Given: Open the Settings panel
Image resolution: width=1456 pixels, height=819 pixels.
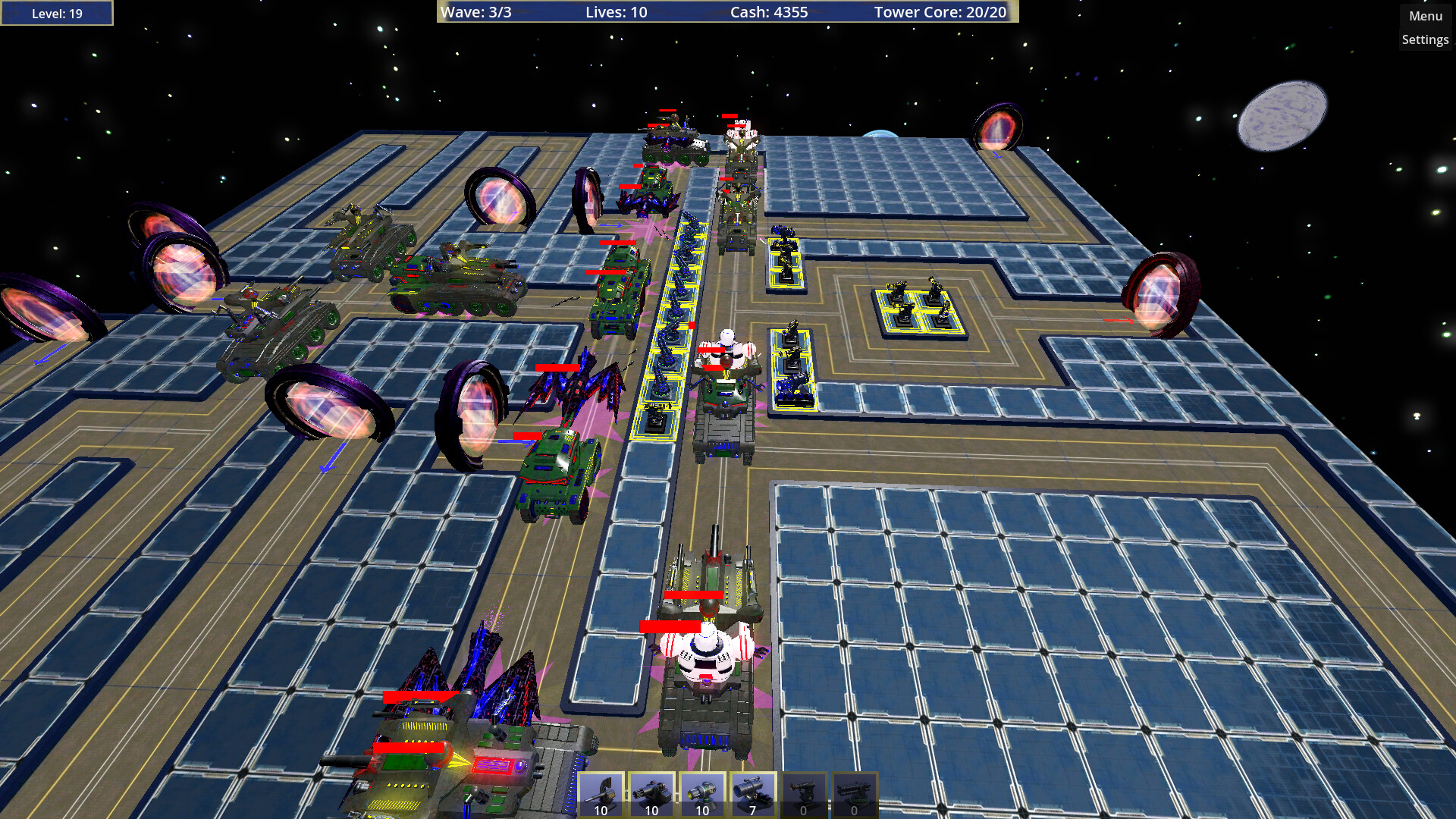Looking at the screenshot, I should (1425, 39).
